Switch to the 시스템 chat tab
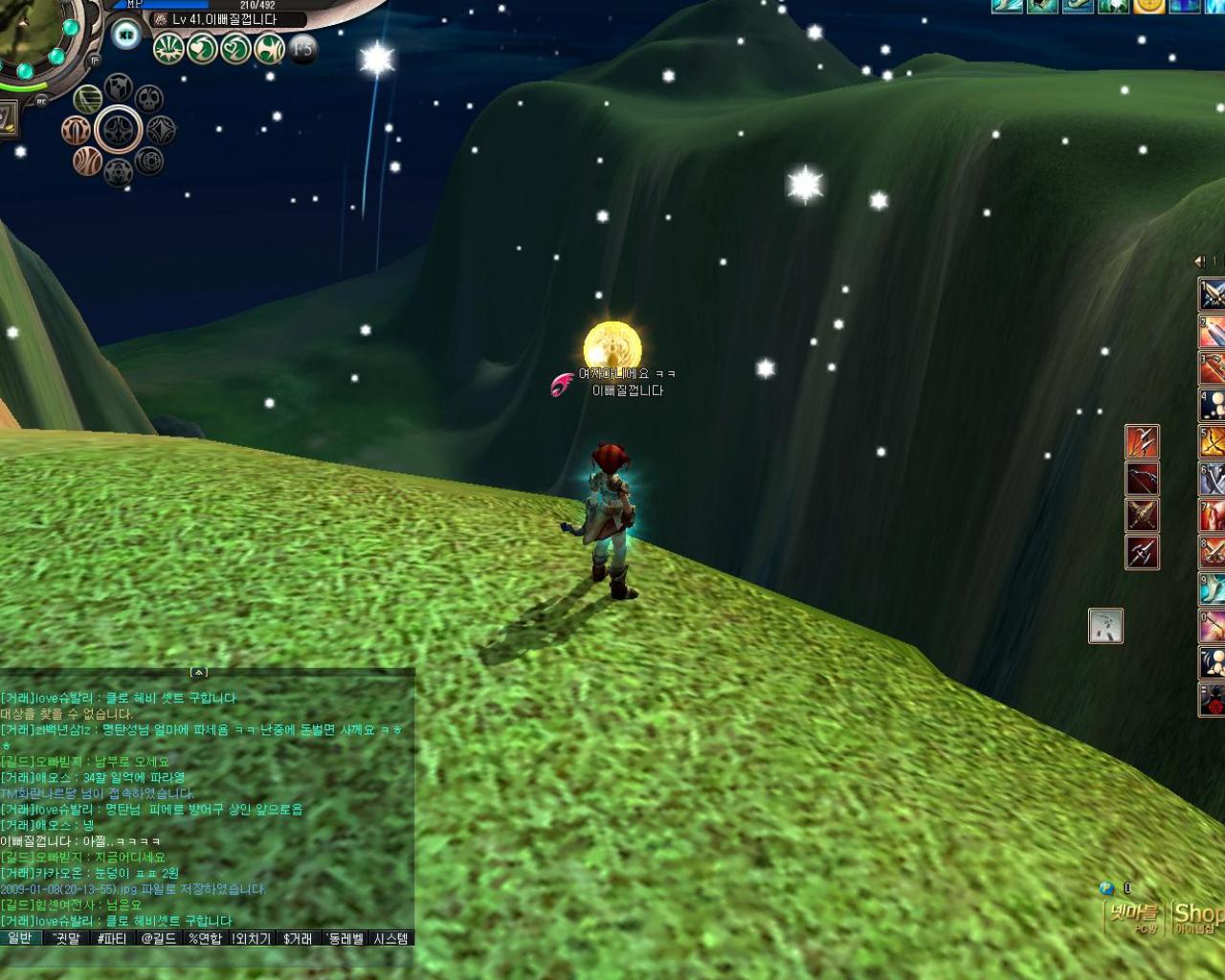Screen dimensions: 1225x980 click(391, 940)
